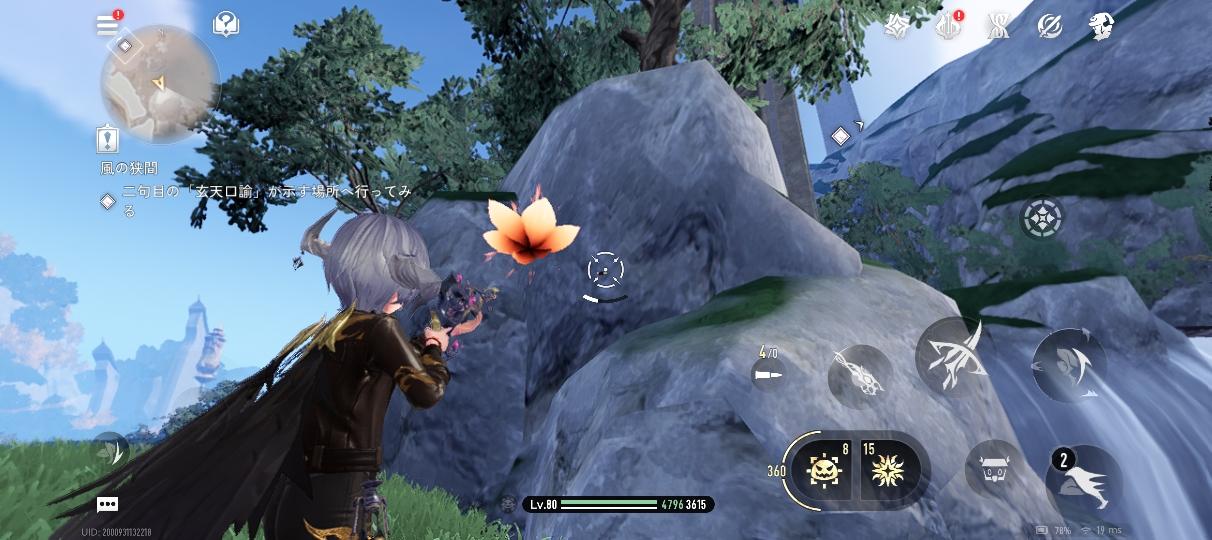Viewport: 1212px width, 540px height.
Task: Switch to the starburst weapon slot
Action: pyautogui.click(x=885, y=470)
